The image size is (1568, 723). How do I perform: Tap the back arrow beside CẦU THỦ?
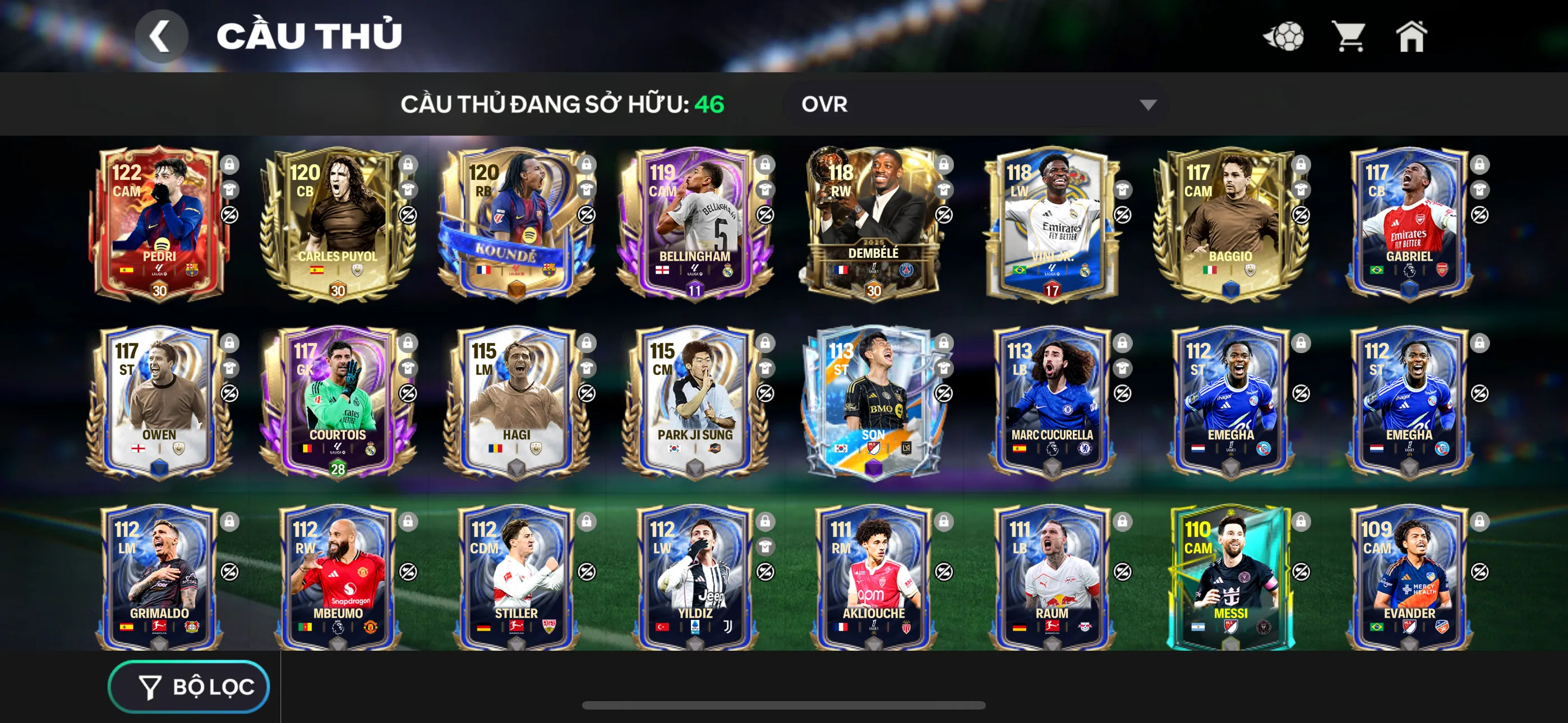coord(162,35)
